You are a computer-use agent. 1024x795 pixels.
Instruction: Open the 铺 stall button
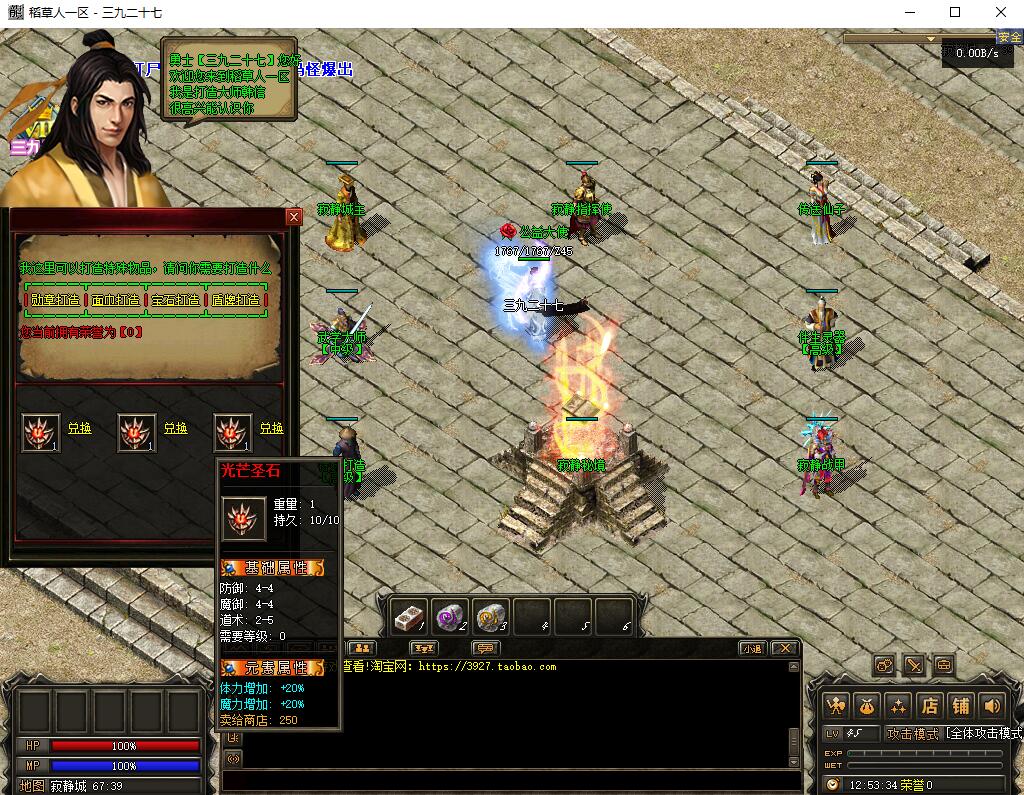[x=961, y=705]
